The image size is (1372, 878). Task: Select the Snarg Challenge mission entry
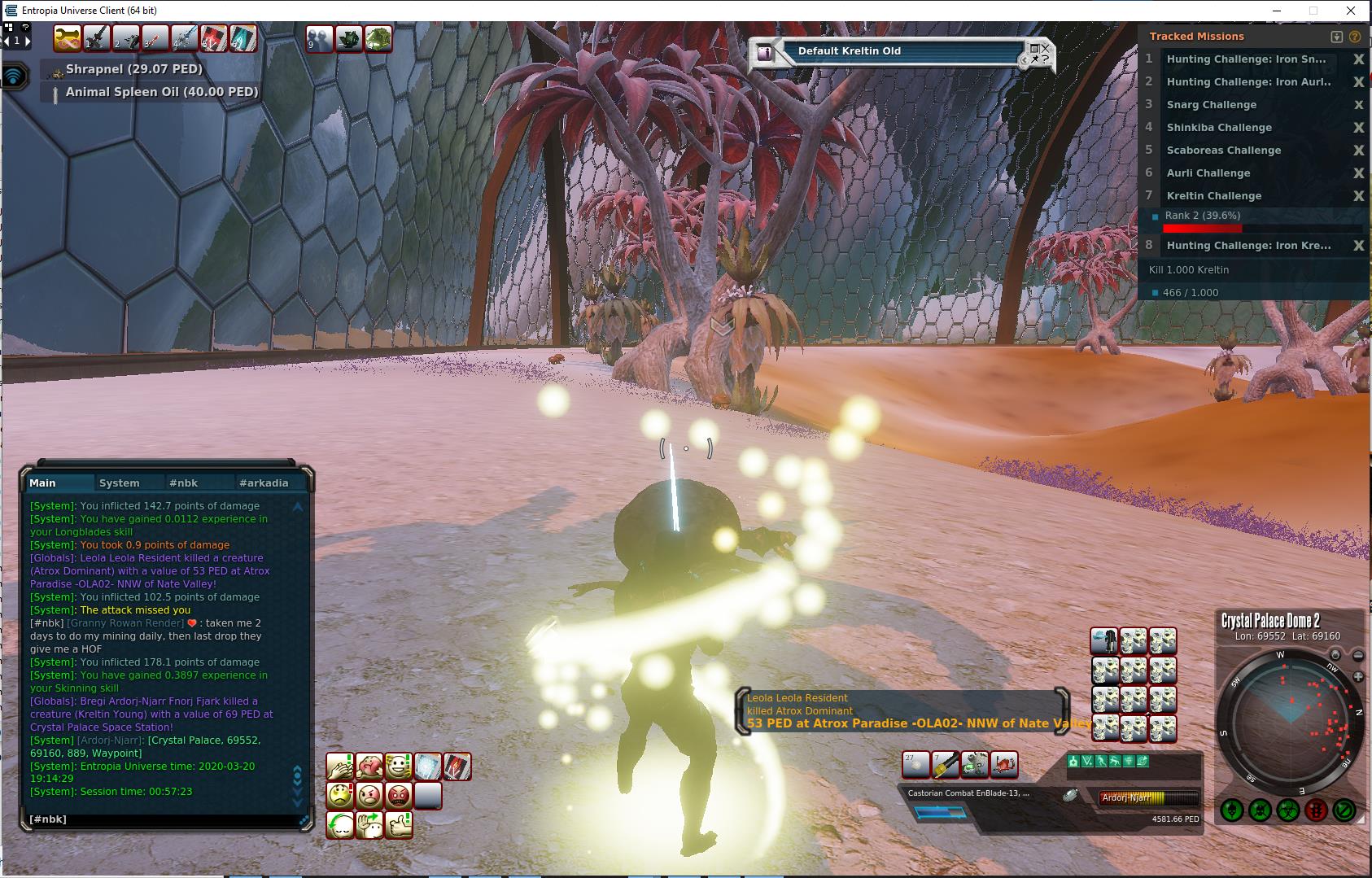(x=1211, y=105)
